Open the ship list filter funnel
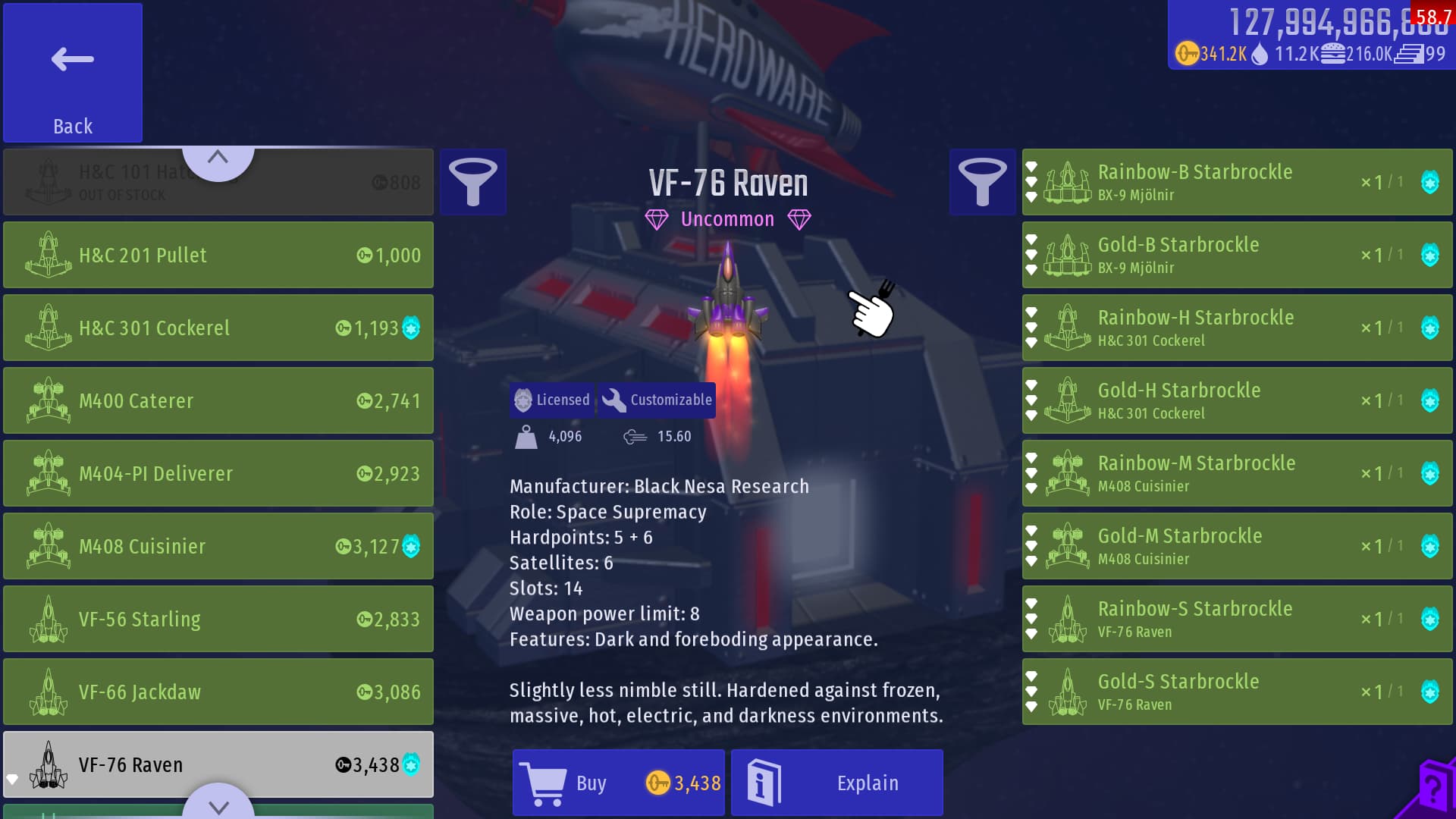 [x=473, y=182]
